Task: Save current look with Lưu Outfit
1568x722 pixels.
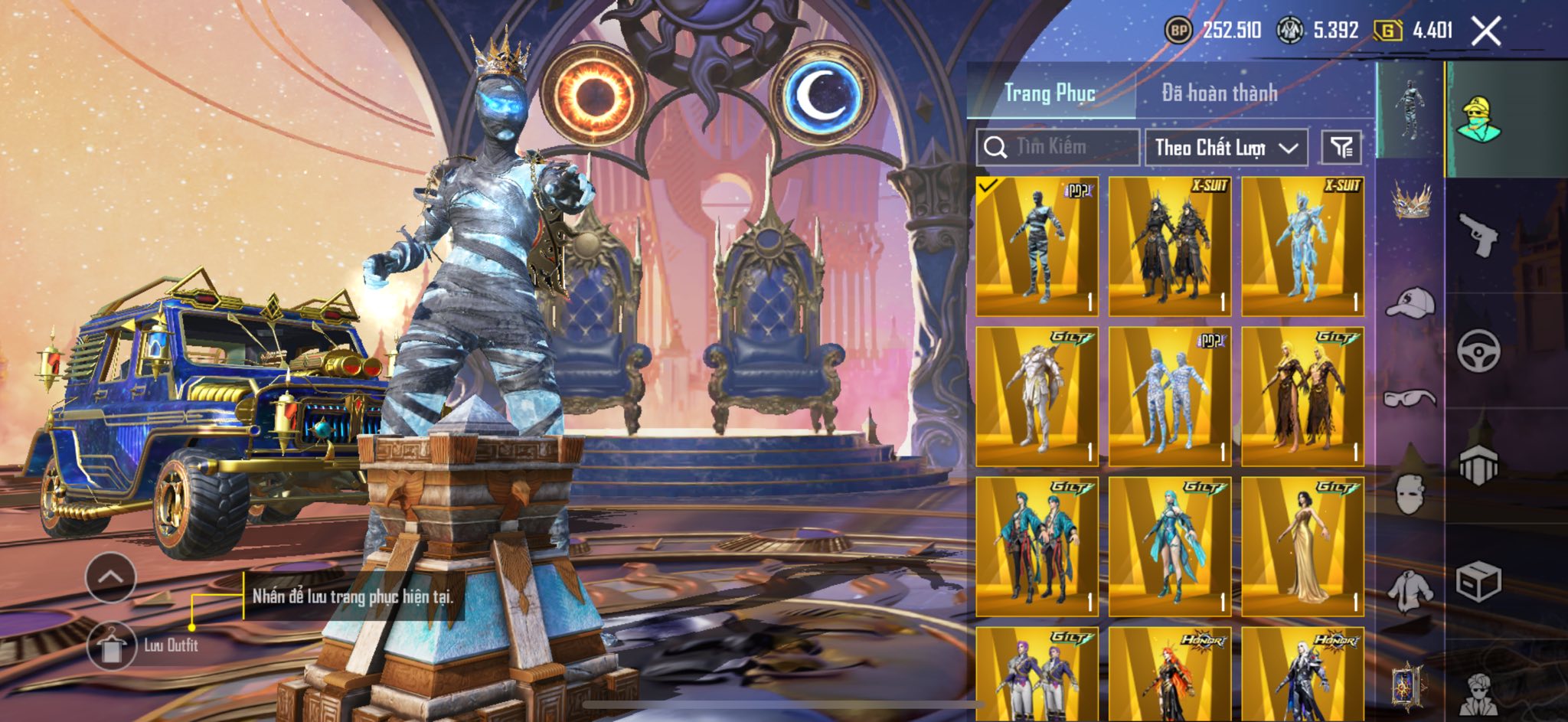Action: tap(113, 645)
